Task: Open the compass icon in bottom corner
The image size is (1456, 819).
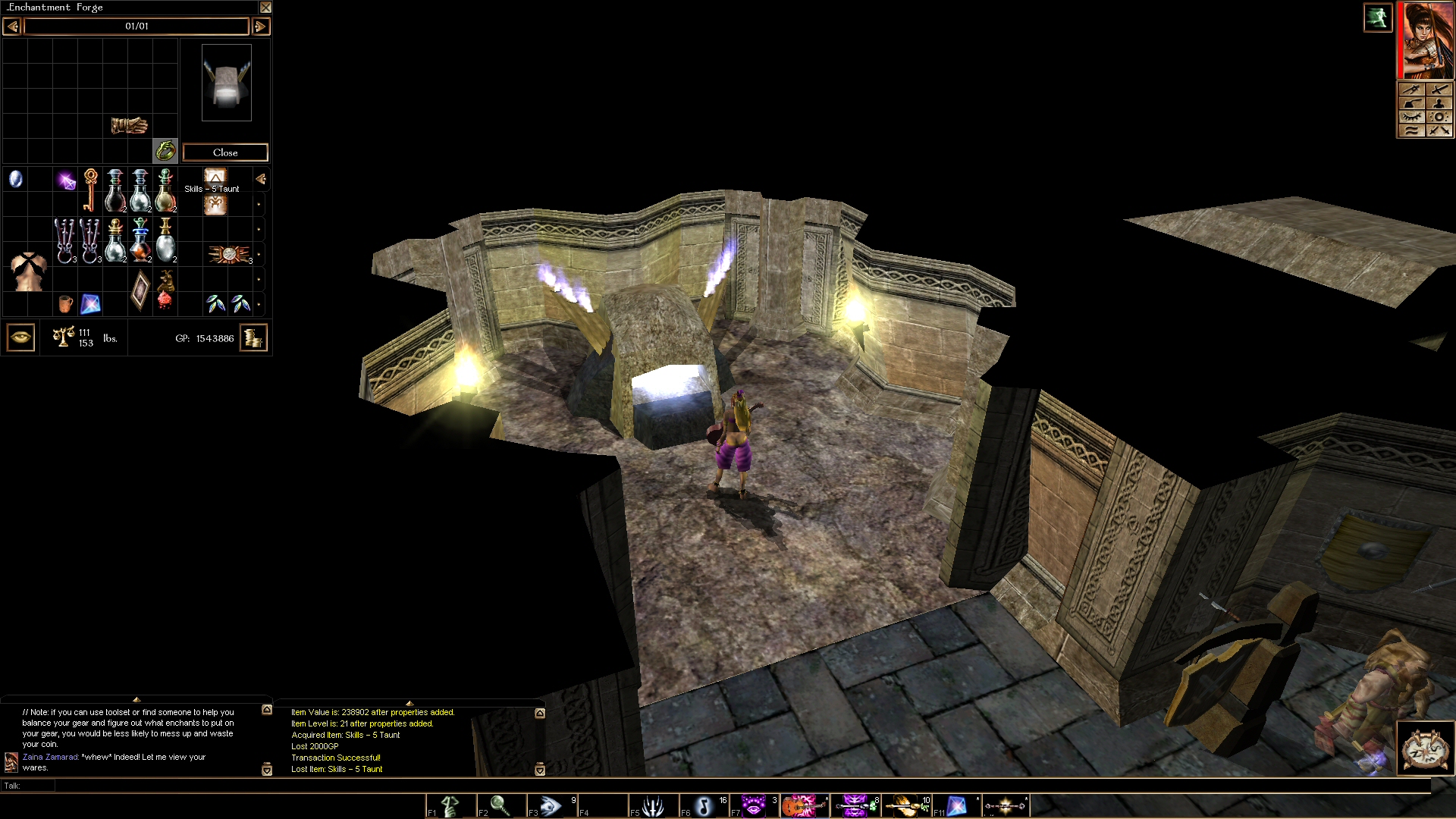Action: (x=1425, y=748)
